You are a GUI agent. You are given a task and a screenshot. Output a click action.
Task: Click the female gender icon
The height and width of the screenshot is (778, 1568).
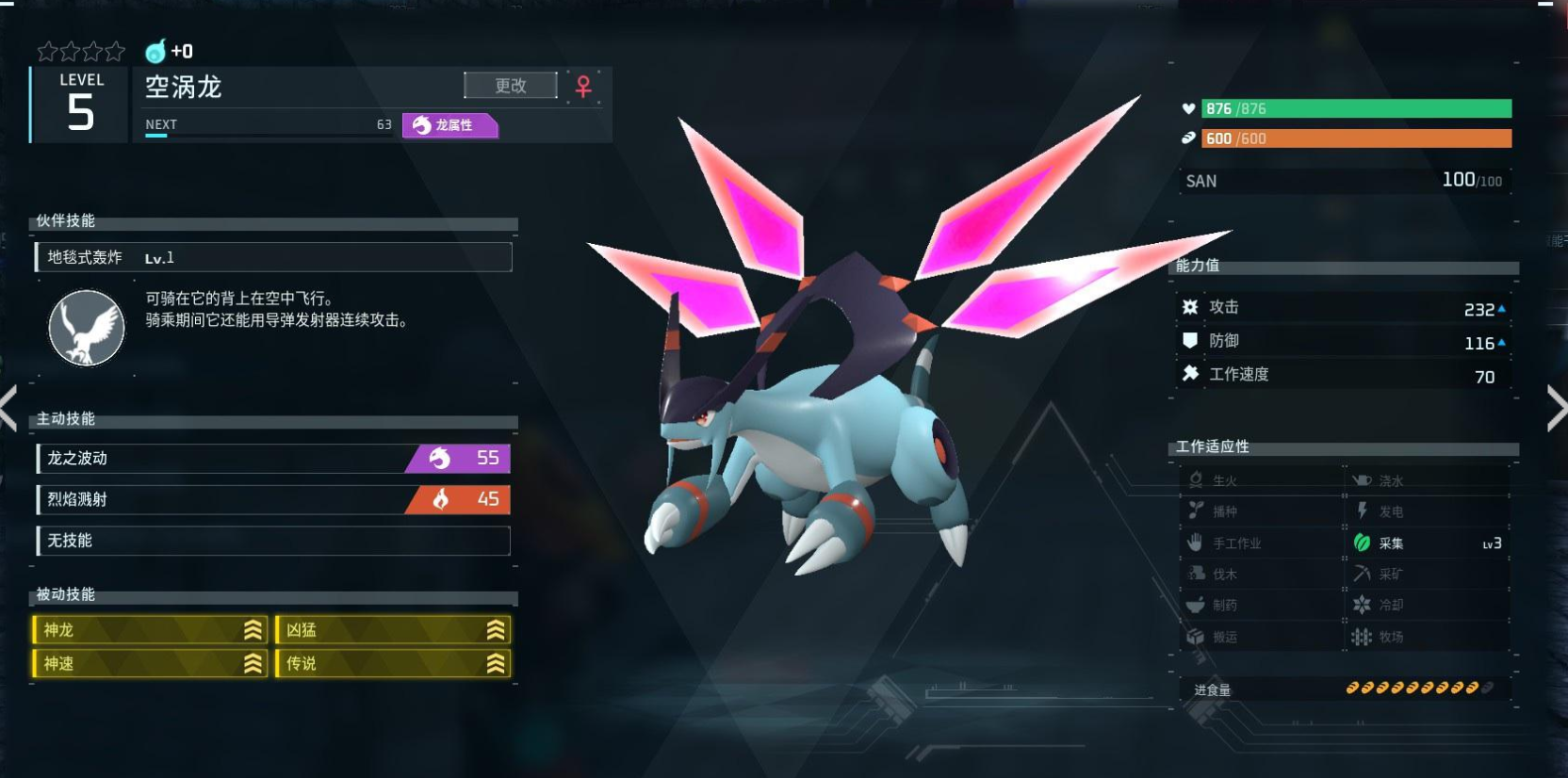pos(583,87)
